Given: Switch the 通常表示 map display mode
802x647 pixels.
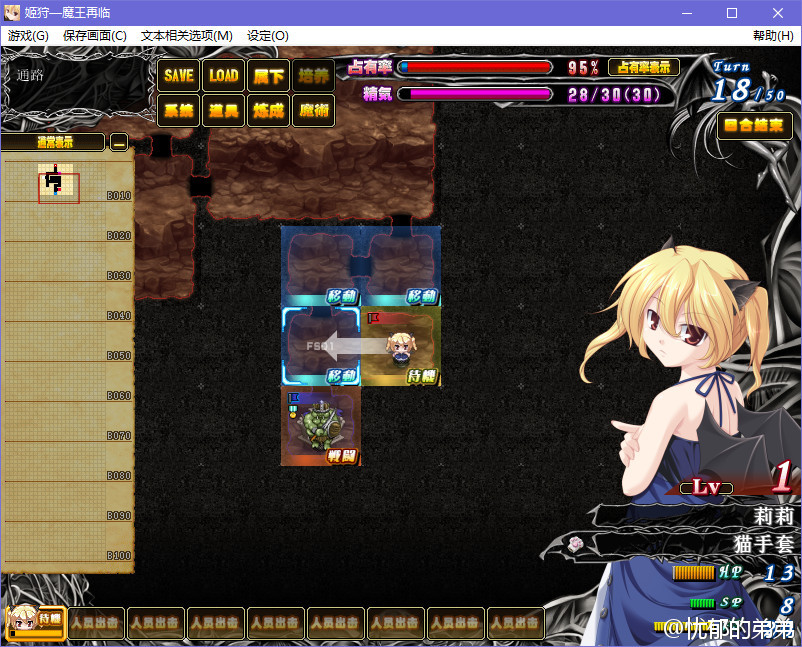Looking at the screenshot, I should [53, 143].
